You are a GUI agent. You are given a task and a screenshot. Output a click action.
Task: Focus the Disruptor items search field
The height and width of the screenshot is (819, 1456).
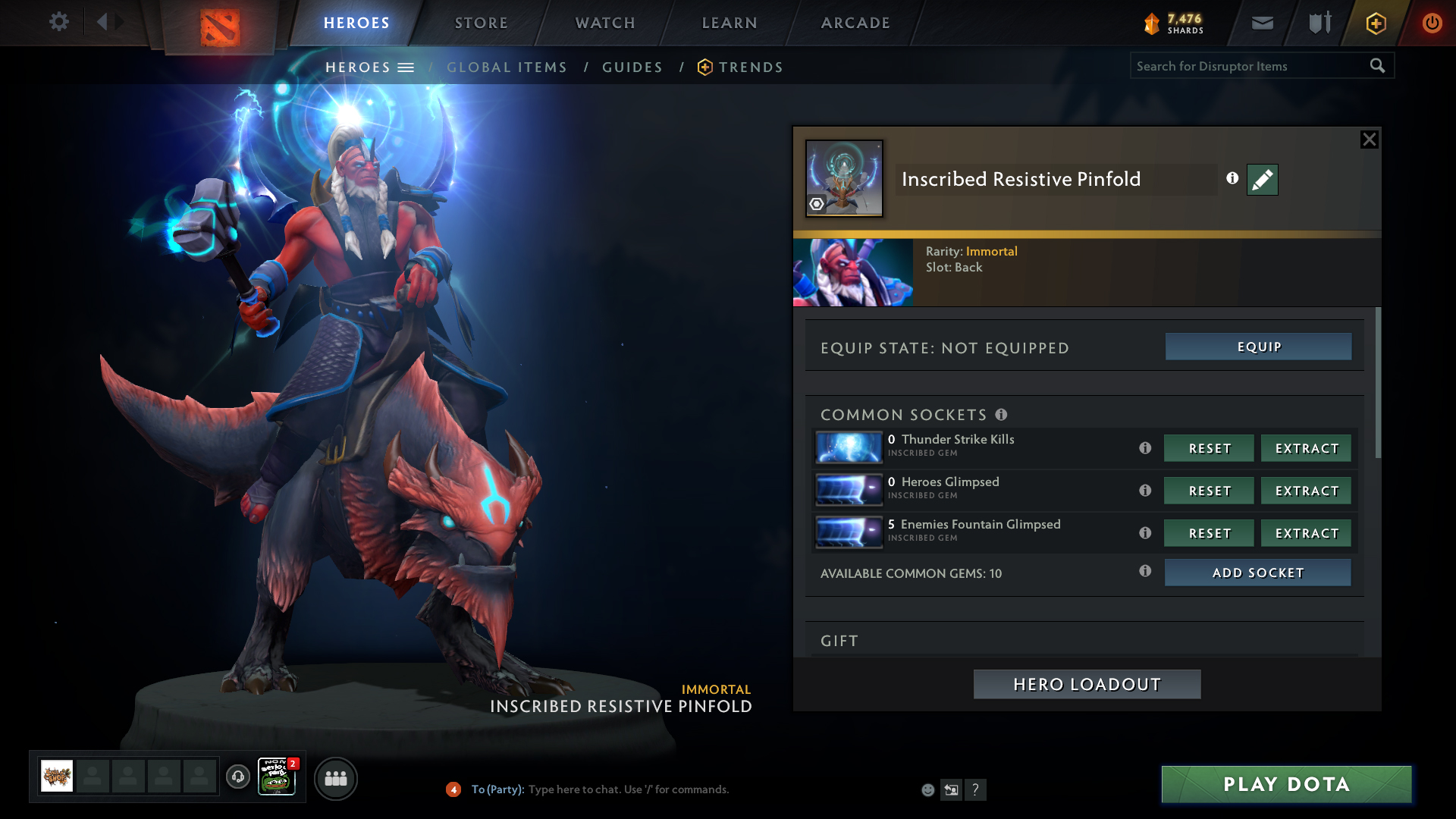pos(1247,66)
